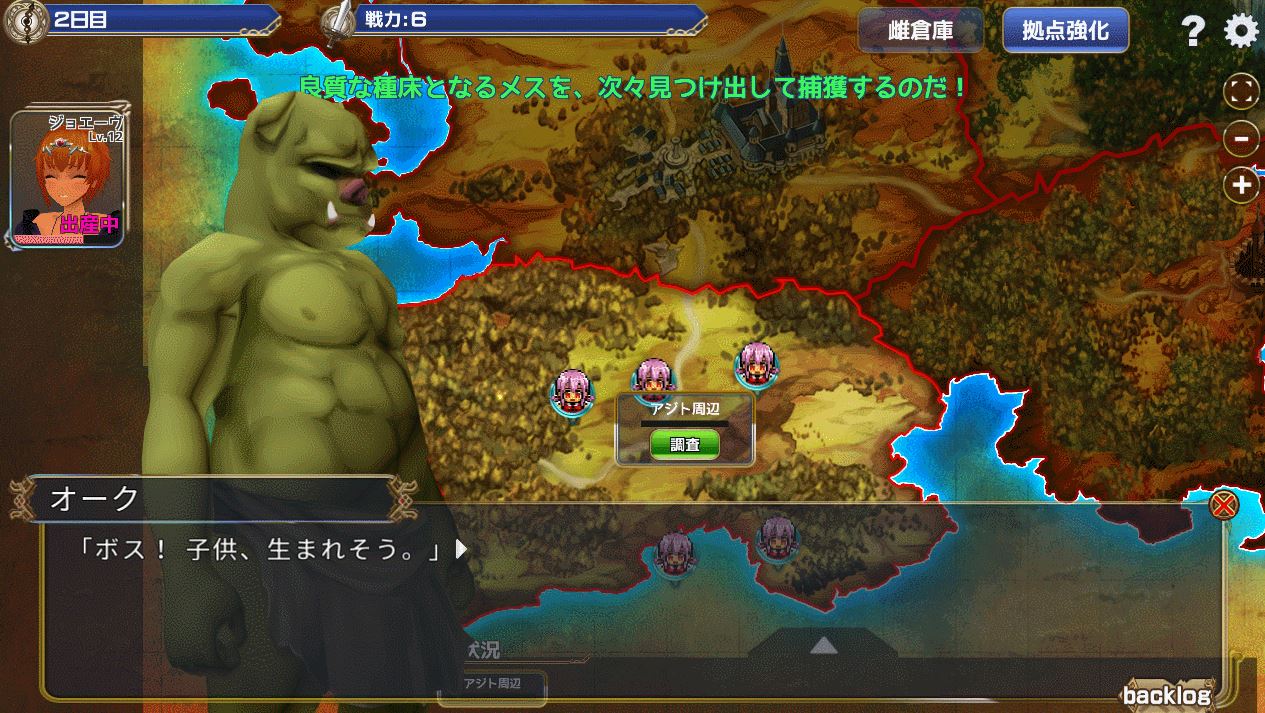1265x713 pixels.
Task: Close the dialogue box with red X
Action: point(1222,505)
